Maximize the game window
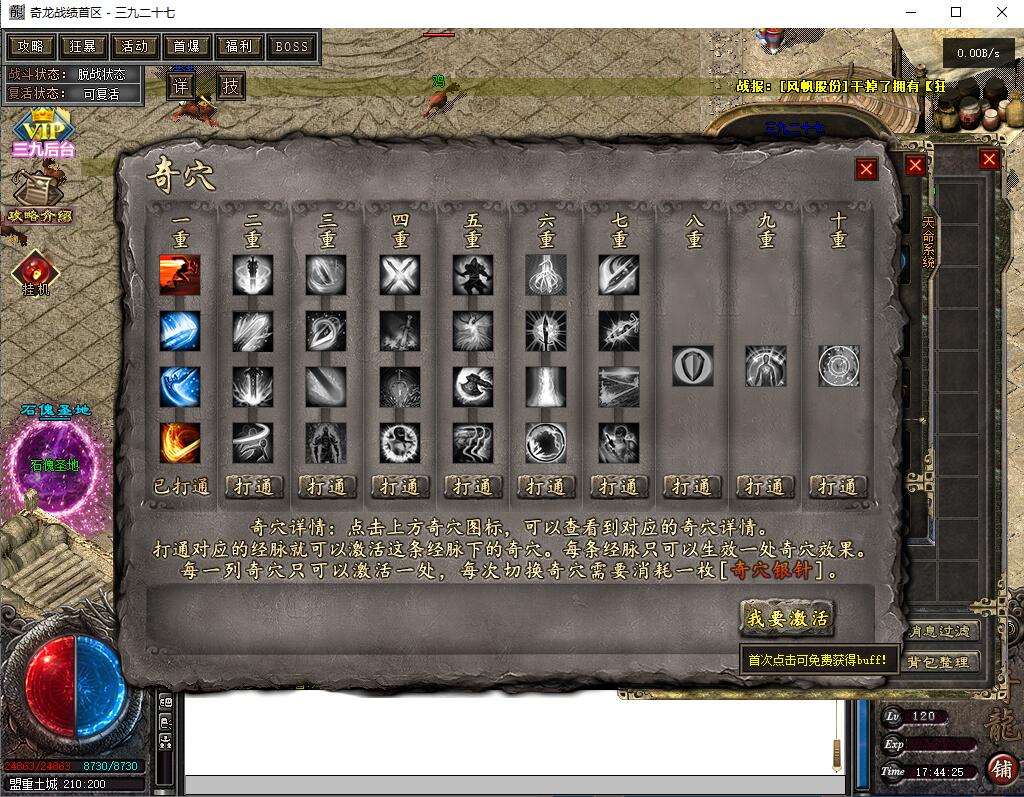Screen dimensions: 1024x797 (956, 12)
